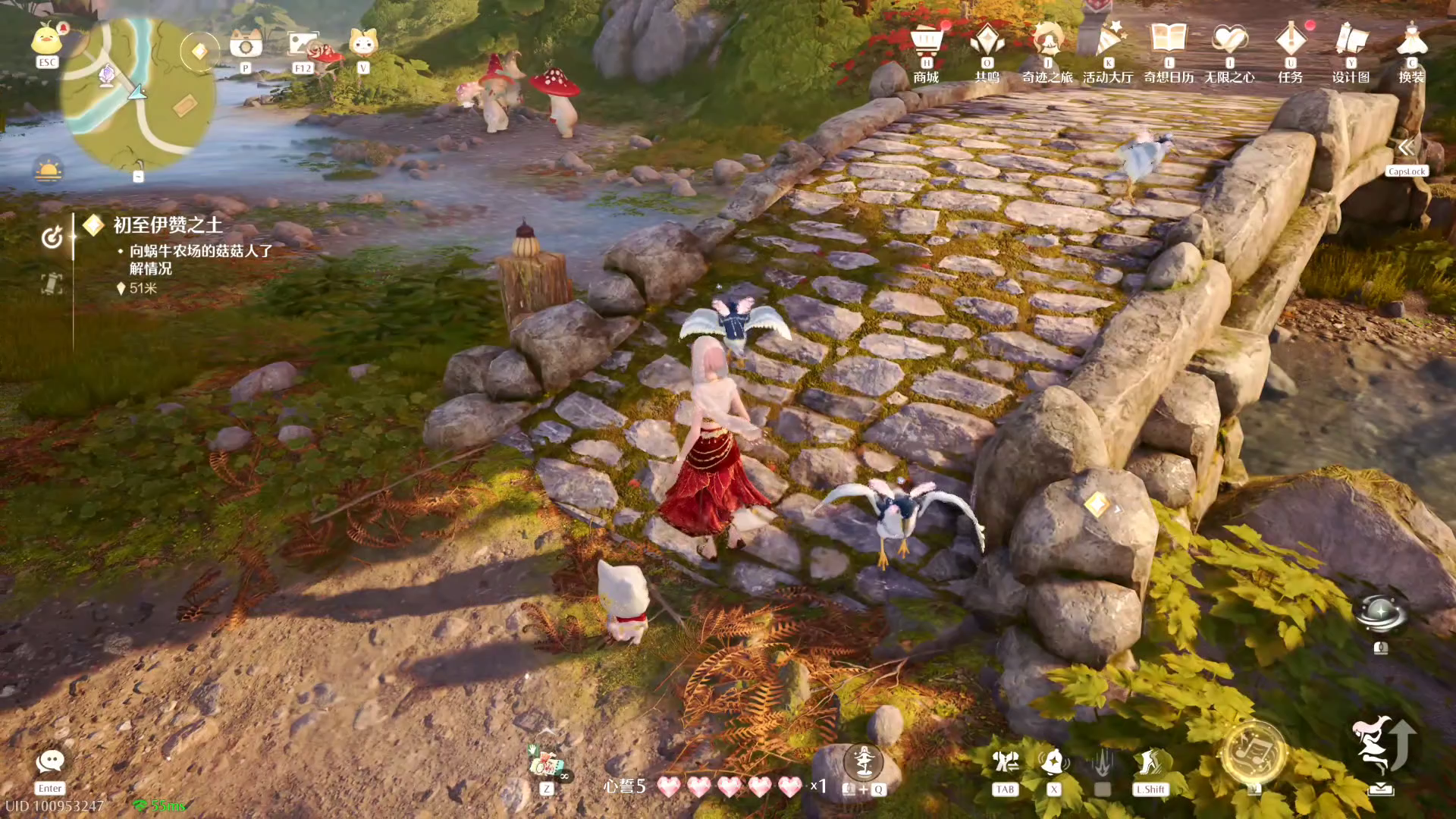The image size is (1456, 819).
Task: Open the chat bubble window
Action: coord(50,762)
